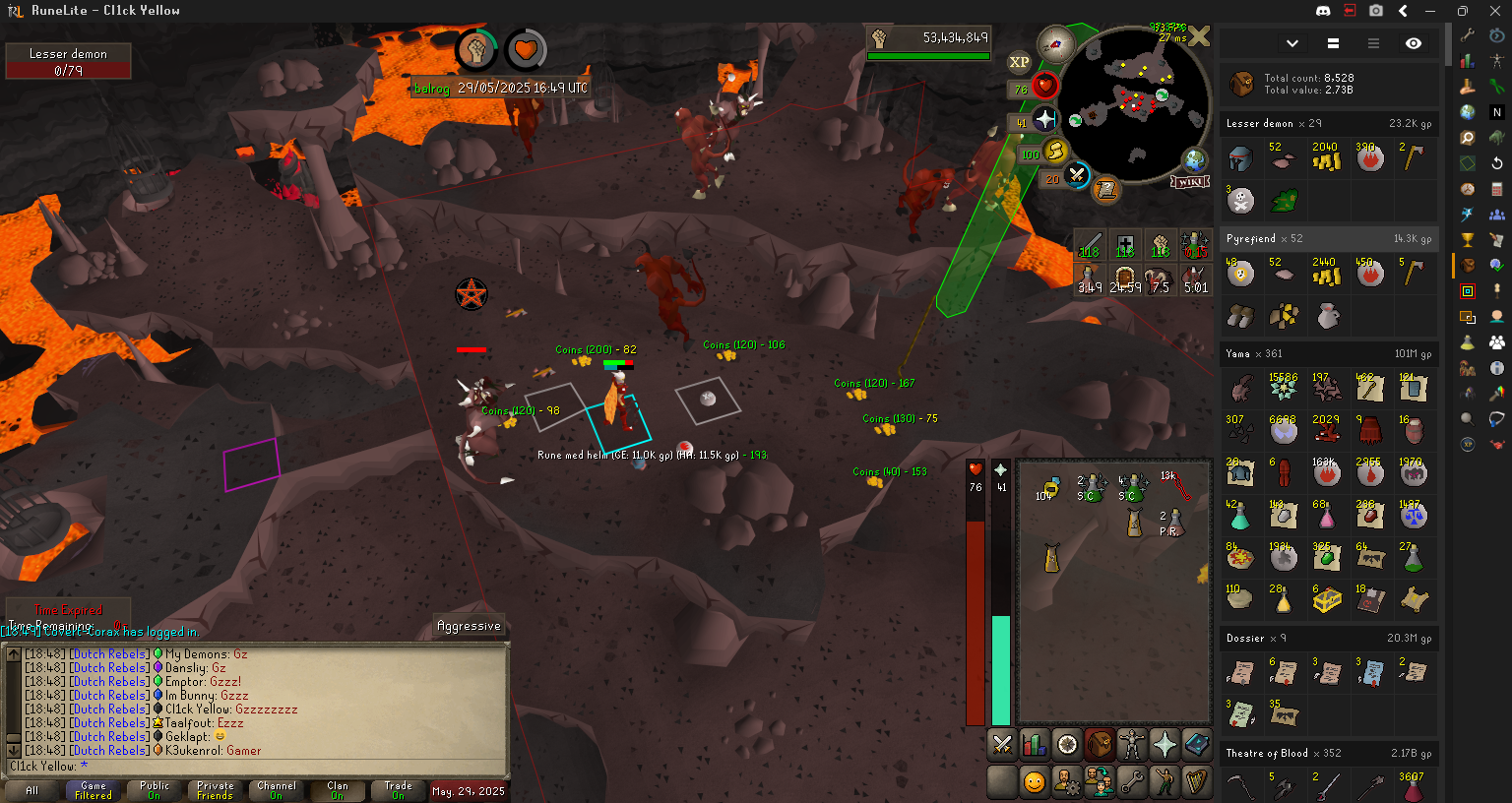This screenshot has height=803, width=1512.
Task: Switch to the Skills tab
Action: click(1035, 746)
